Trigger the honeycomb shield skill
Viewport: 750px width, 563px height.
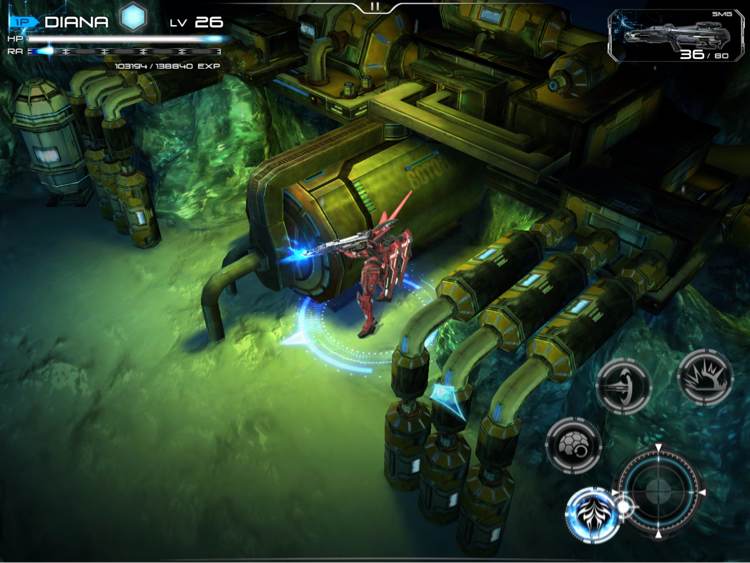coord(574,443)
